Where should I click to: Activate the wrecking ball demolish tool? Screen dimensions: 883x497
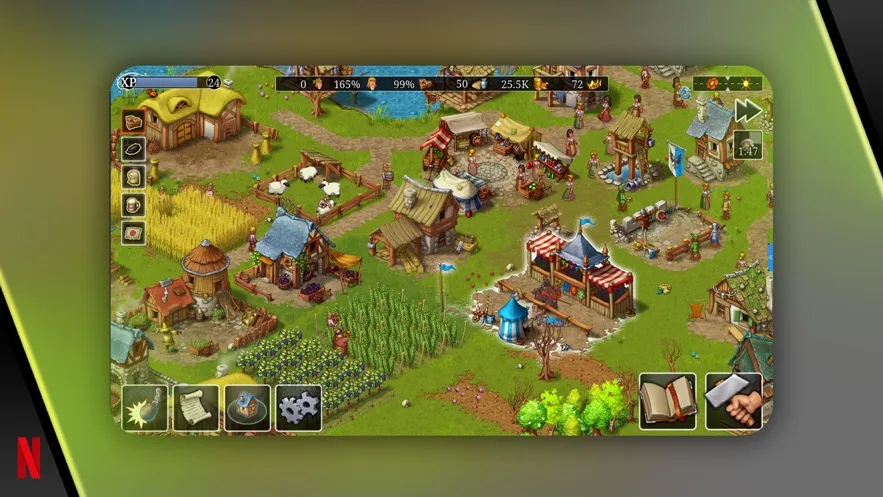point(145,407)
